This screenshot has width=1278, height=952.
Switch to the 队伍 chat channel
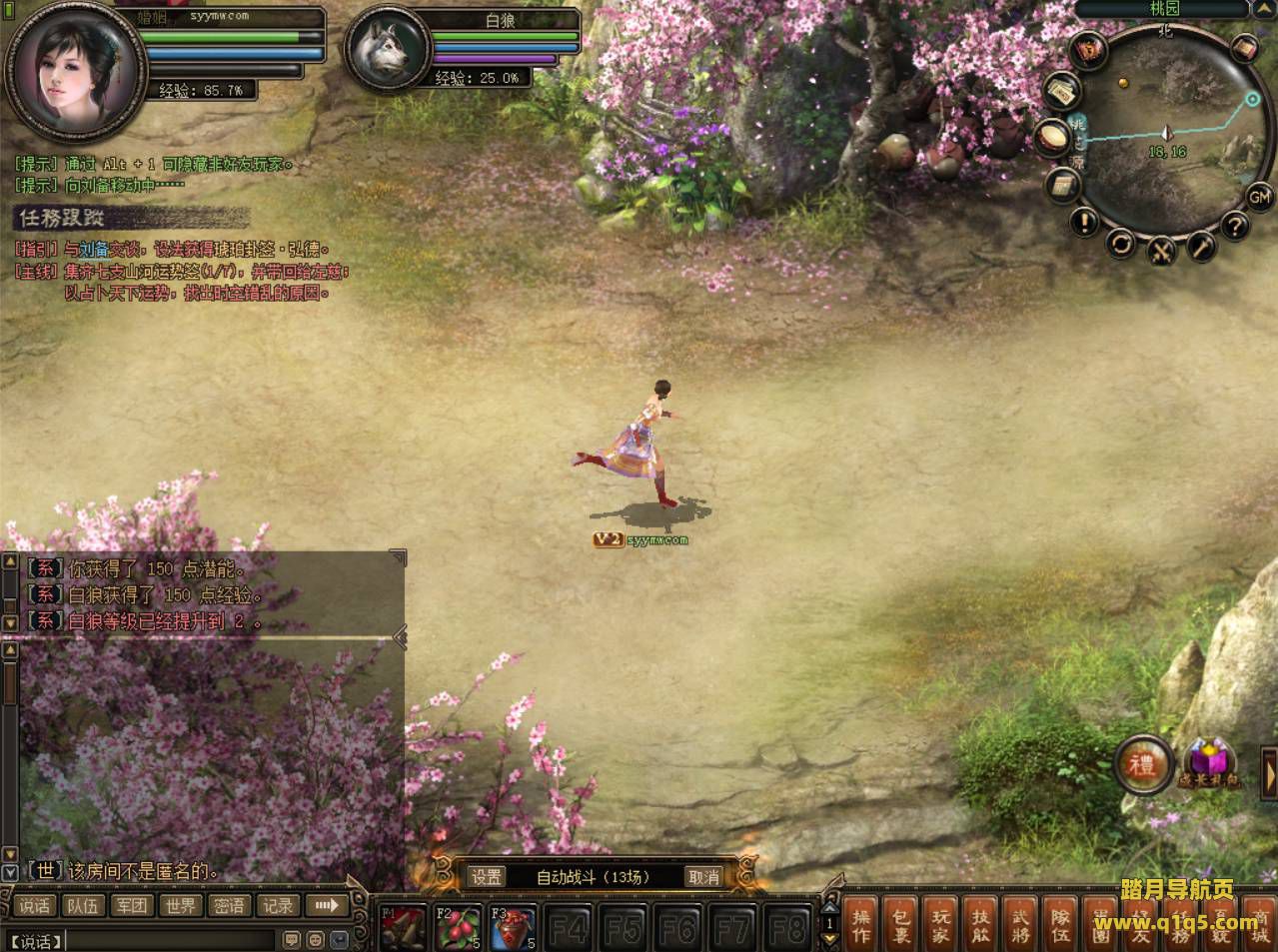pyautogui.click(x=83, y=906)
